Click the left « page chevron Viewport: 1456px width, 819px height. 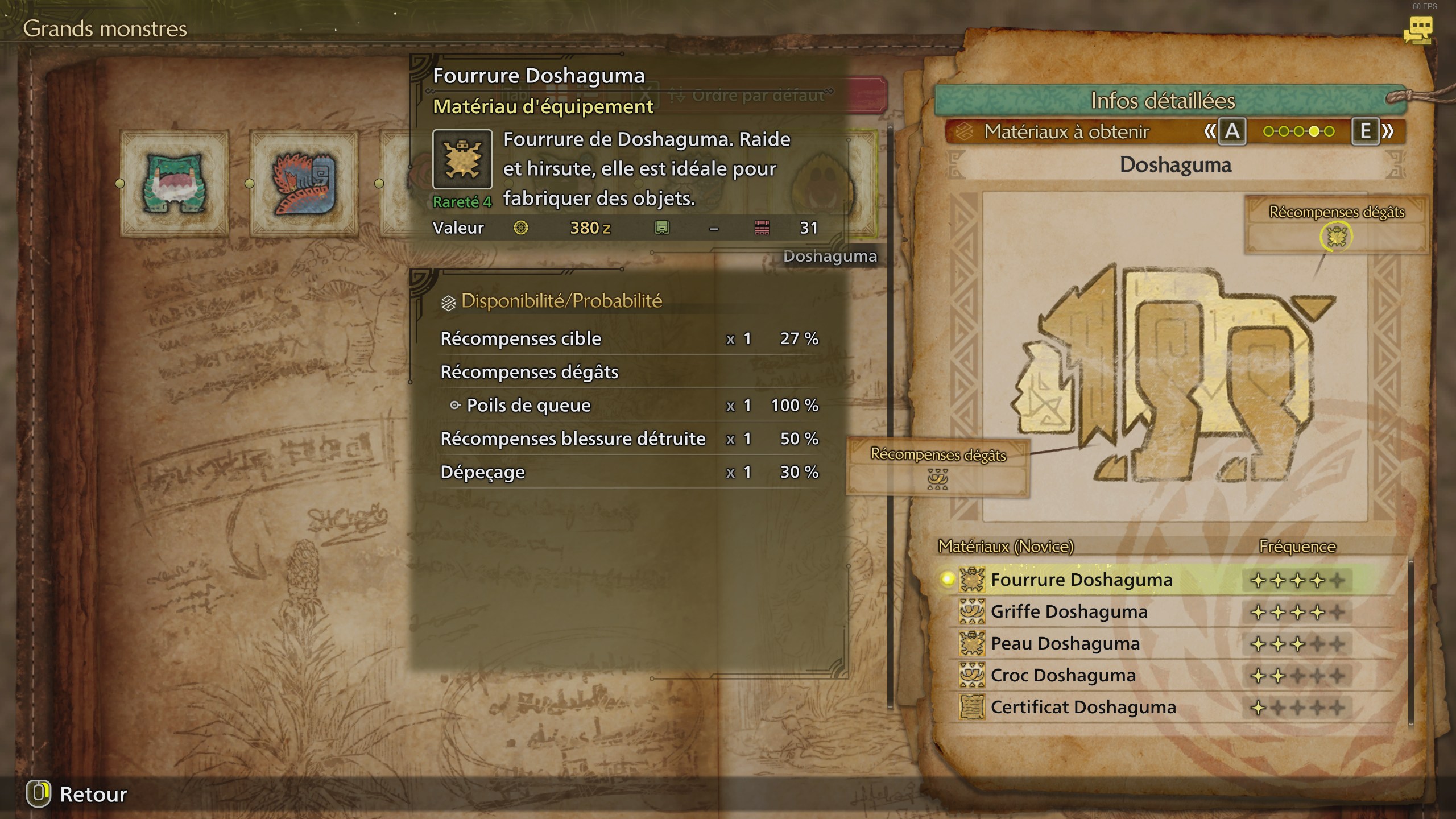1209,131
